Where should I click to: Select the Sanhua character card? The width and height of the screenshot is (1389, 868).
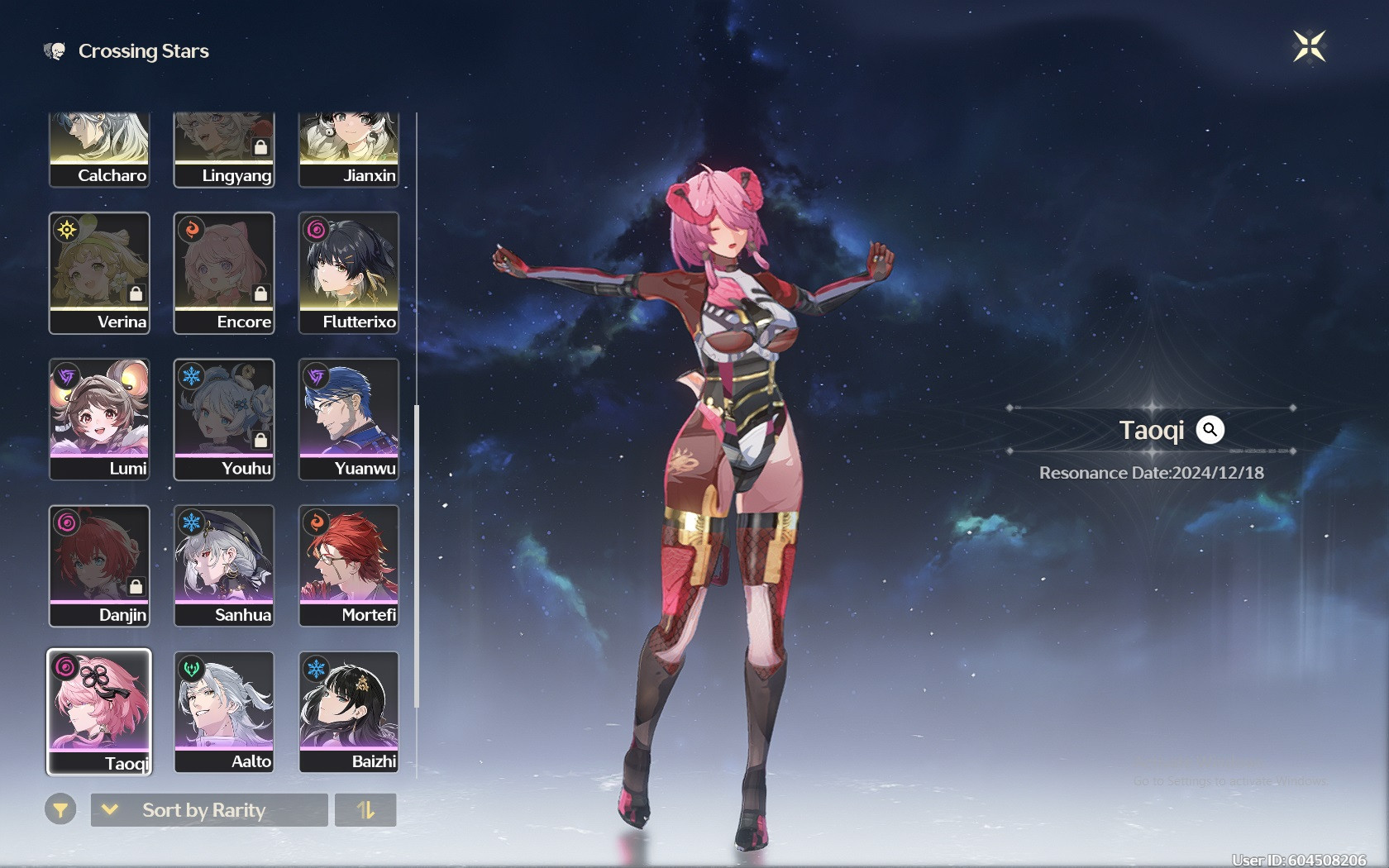223,565
